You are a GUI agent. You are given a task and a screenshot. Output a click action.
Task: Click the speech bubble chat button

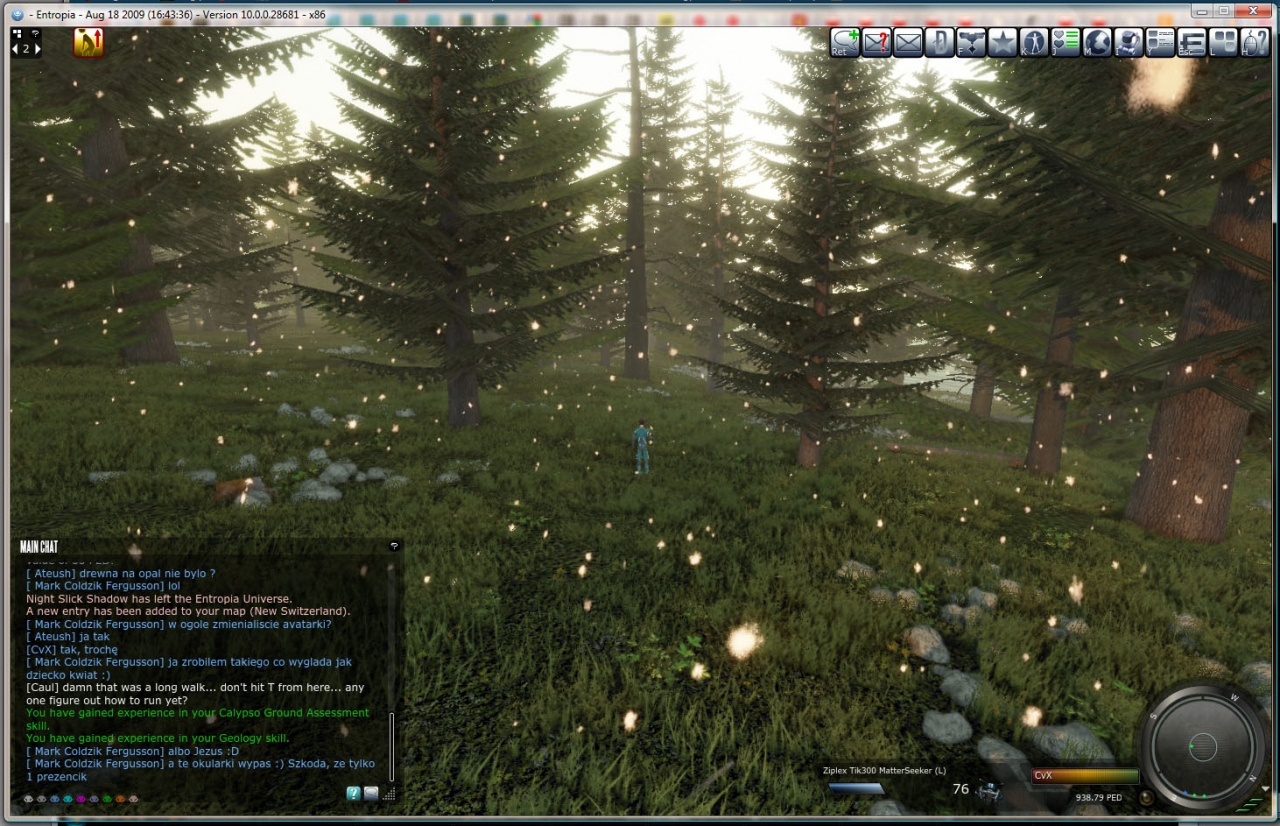click(371, 793)
